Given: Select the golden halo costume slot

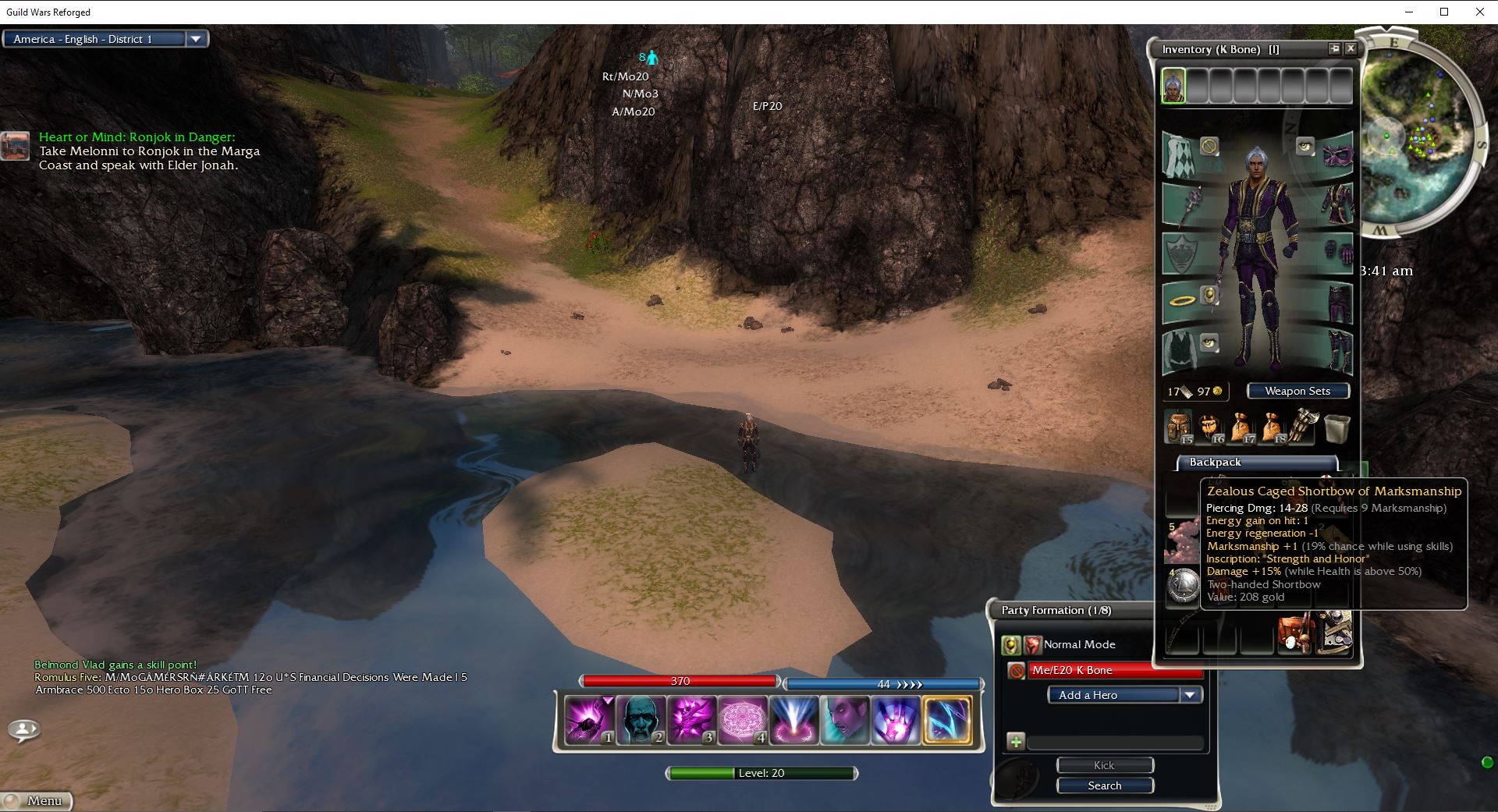Looking at the screenshot, I should click(x=1180, y=300).
